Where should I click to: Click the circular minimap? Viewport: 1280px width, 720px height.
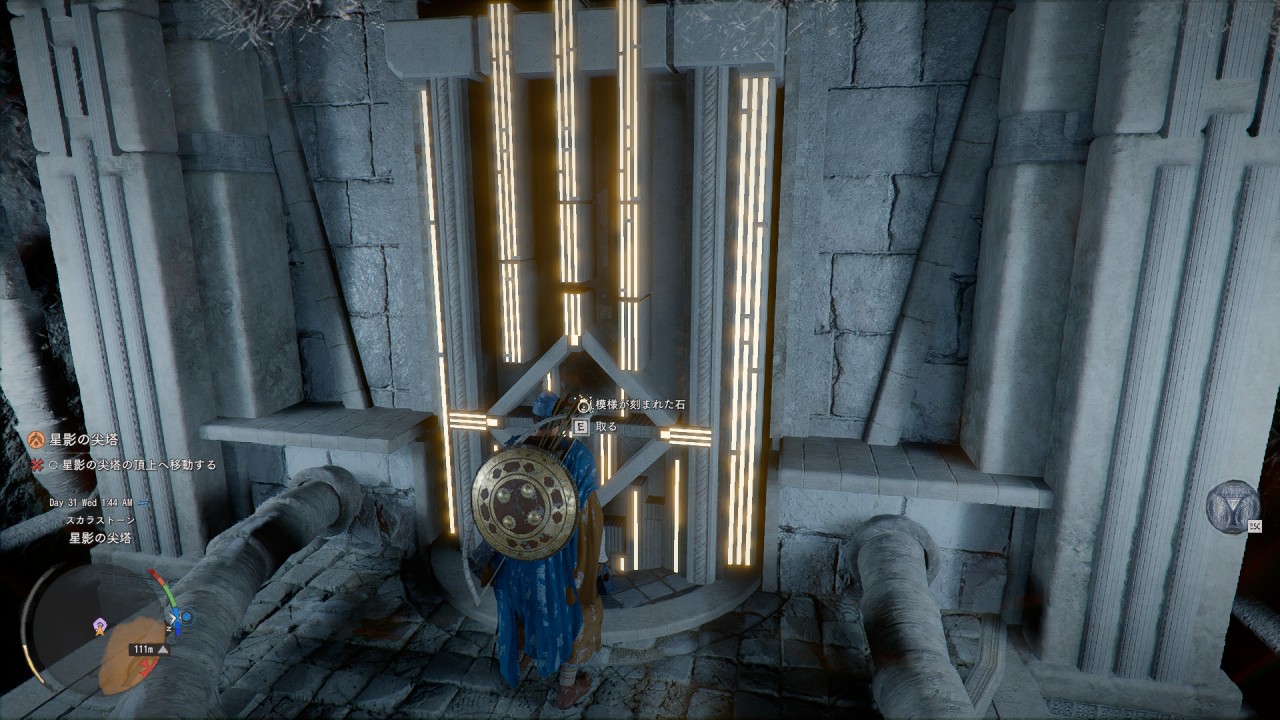[97, 630]
